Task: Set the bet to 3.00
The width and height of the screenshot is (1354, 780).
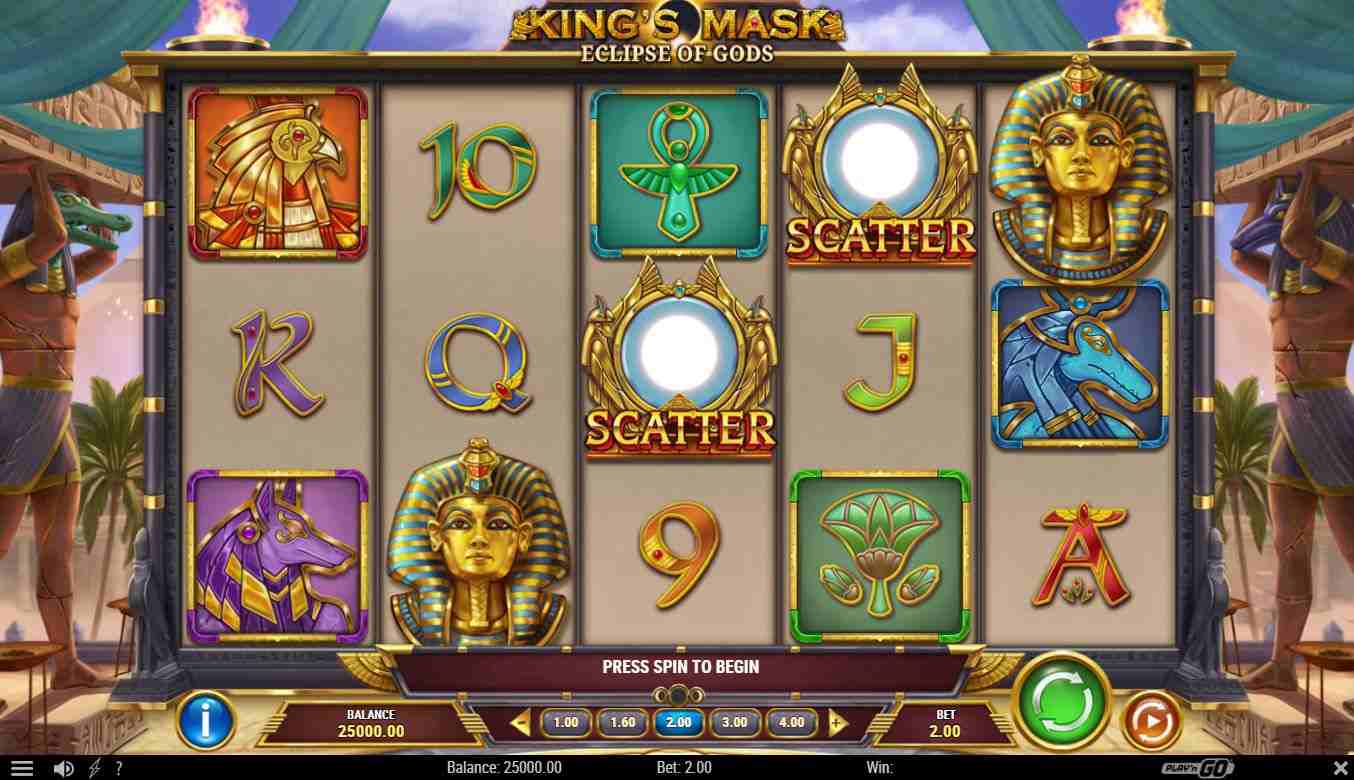Action: [x=734, y=722]
